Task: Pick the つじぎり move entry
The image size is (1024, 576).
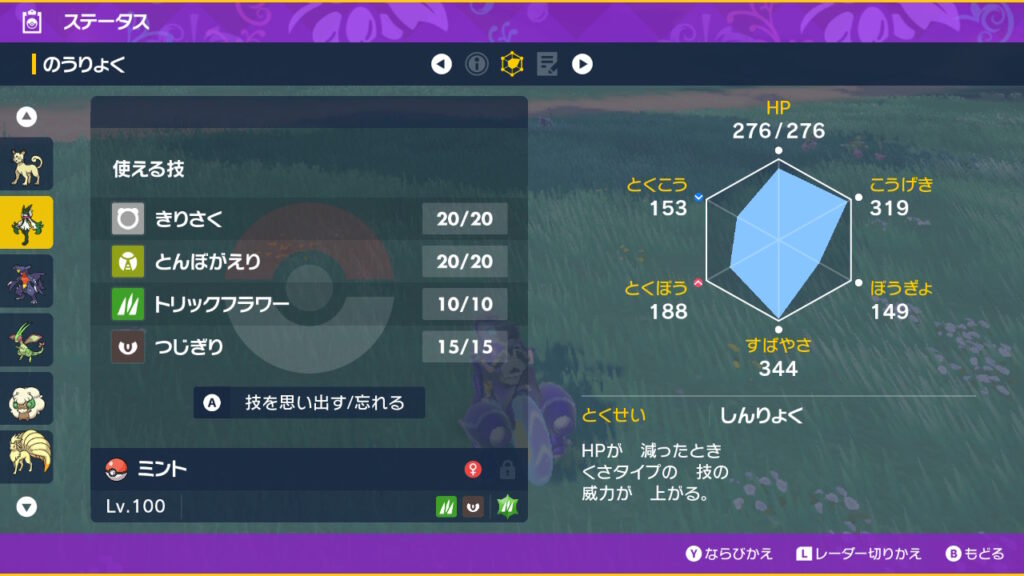Action: point(309,347)
